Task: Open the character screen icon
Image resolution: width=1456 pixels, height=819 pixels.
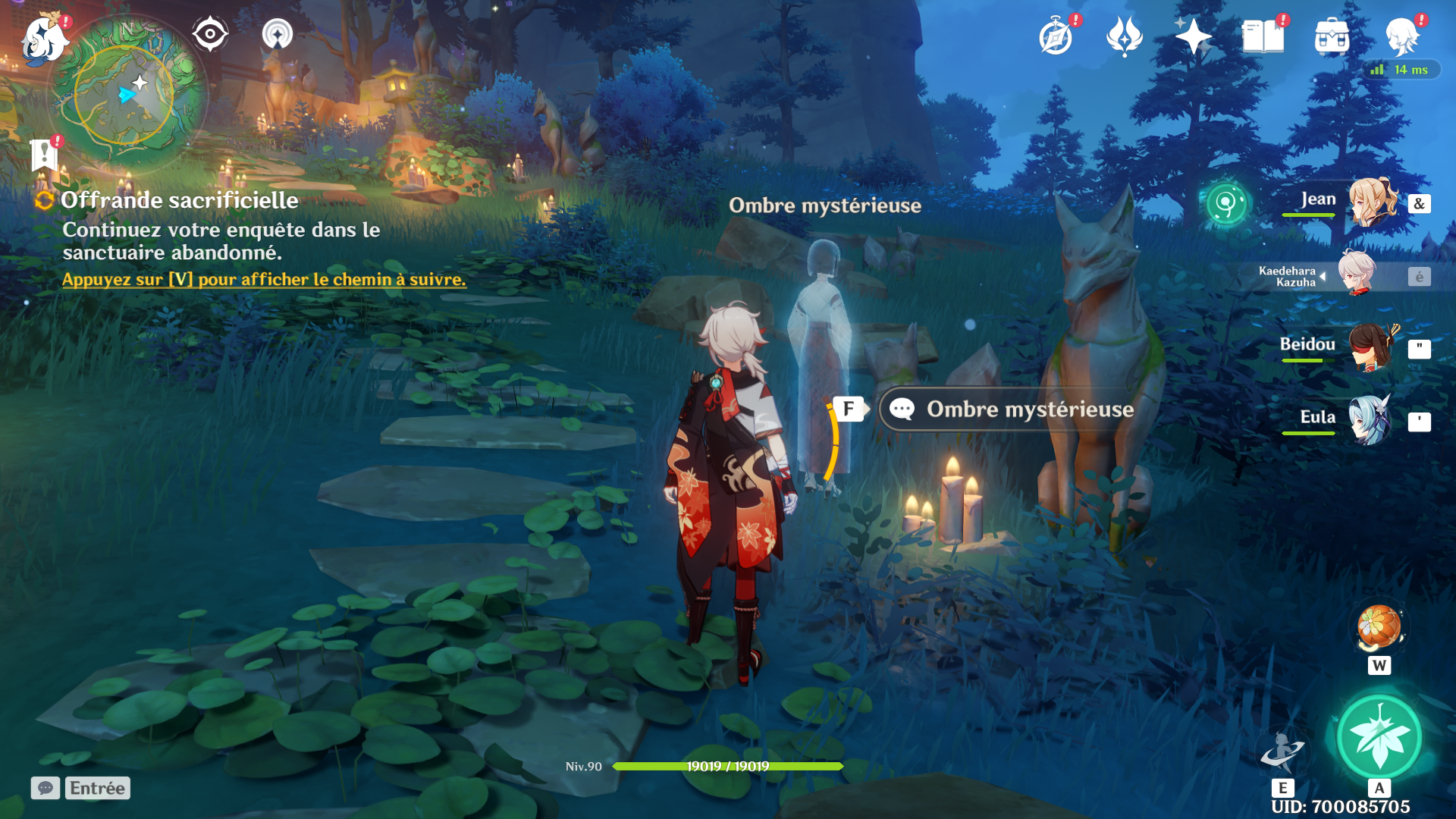Action: point(1401,36)
